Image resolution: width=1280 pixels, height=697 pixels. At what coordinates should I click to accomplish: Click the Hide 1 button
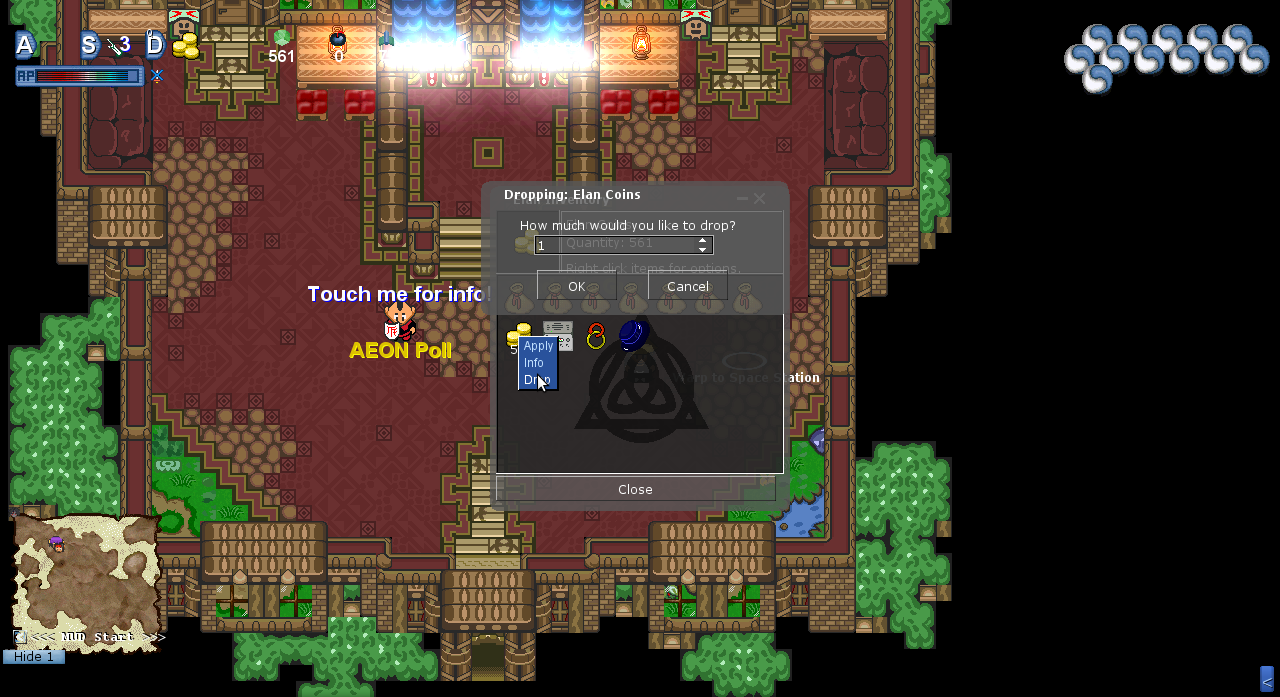coord(34,657)
